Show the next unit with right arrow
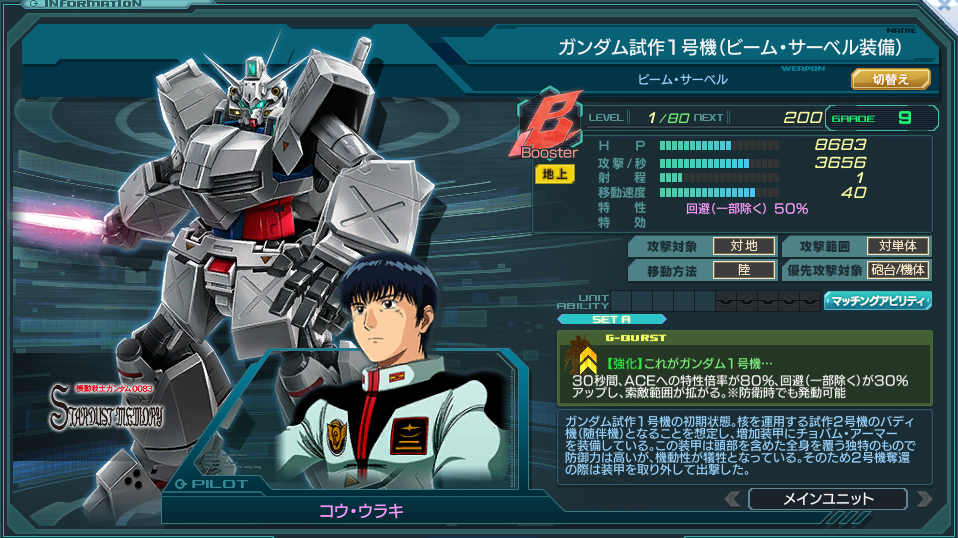 point(923,498)
